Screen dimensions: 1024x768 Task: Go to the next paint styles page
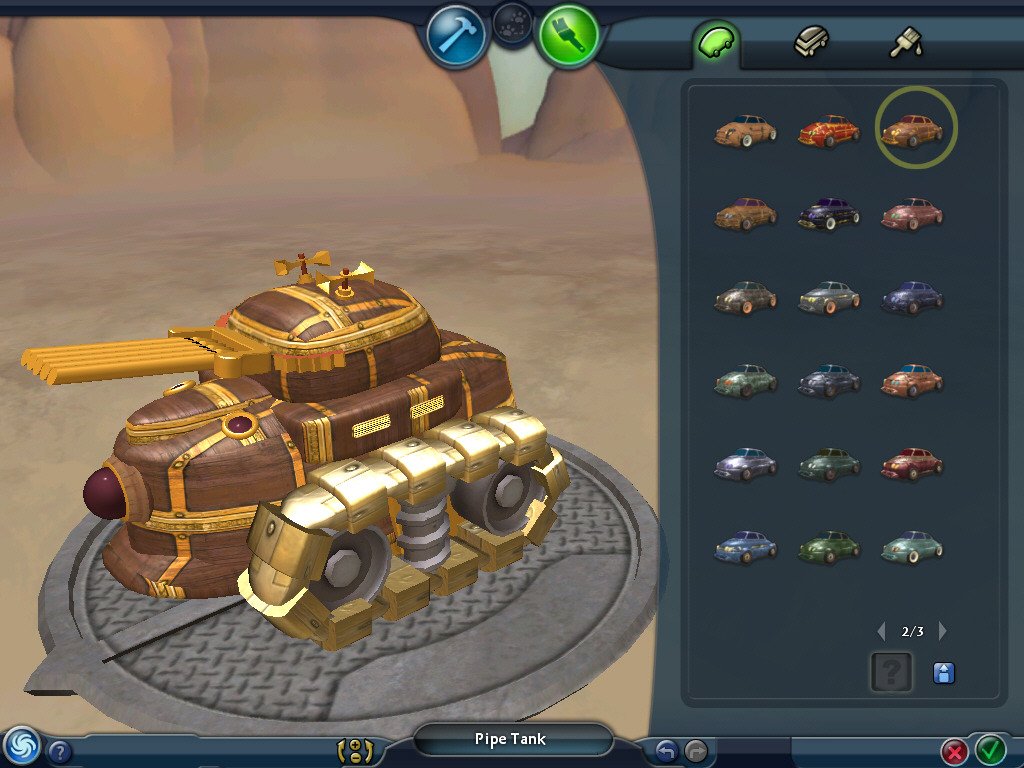tap(942, 631)
